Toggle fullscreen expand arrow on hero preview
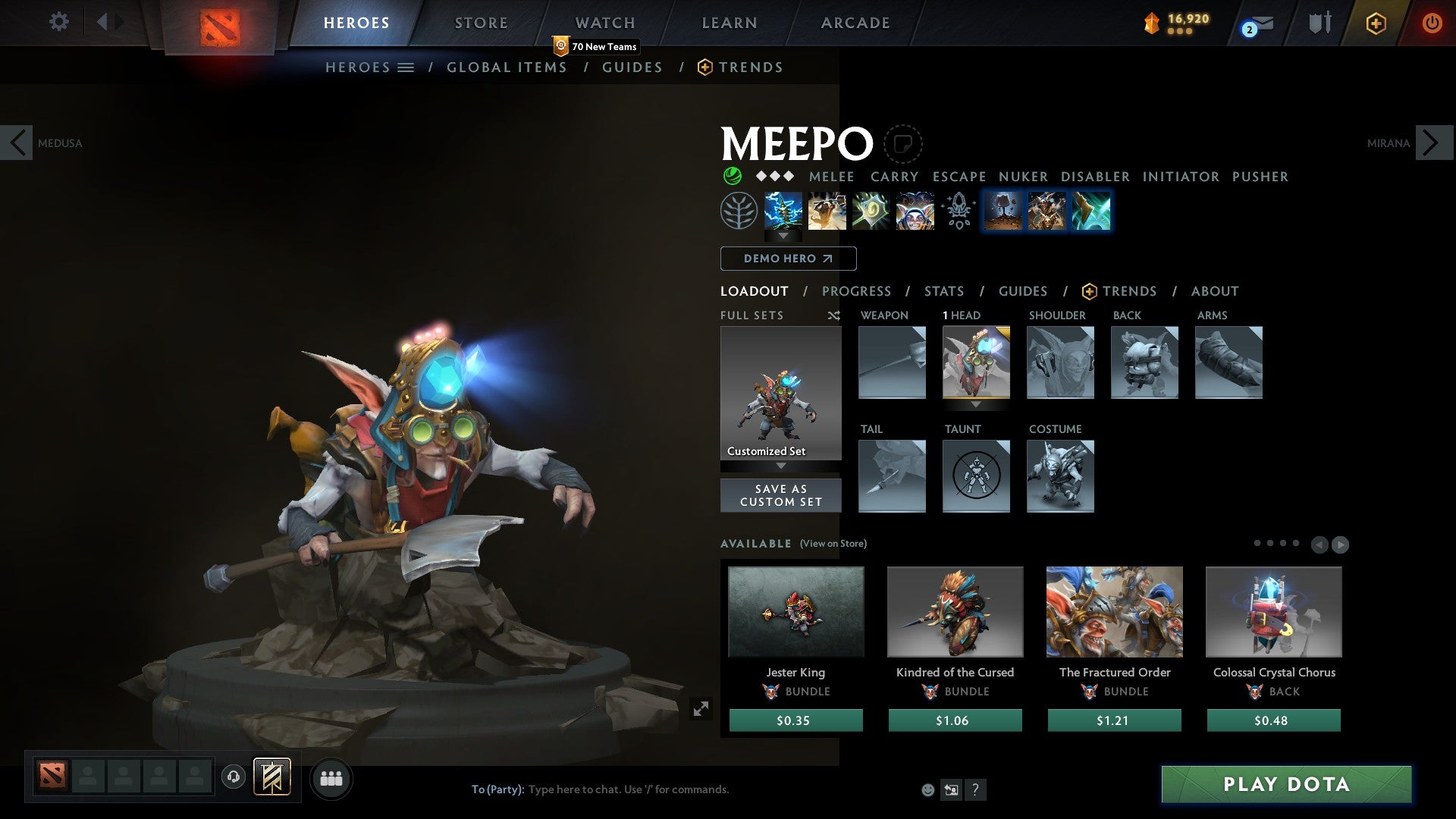1456x819 pixels. coord(701,709)
